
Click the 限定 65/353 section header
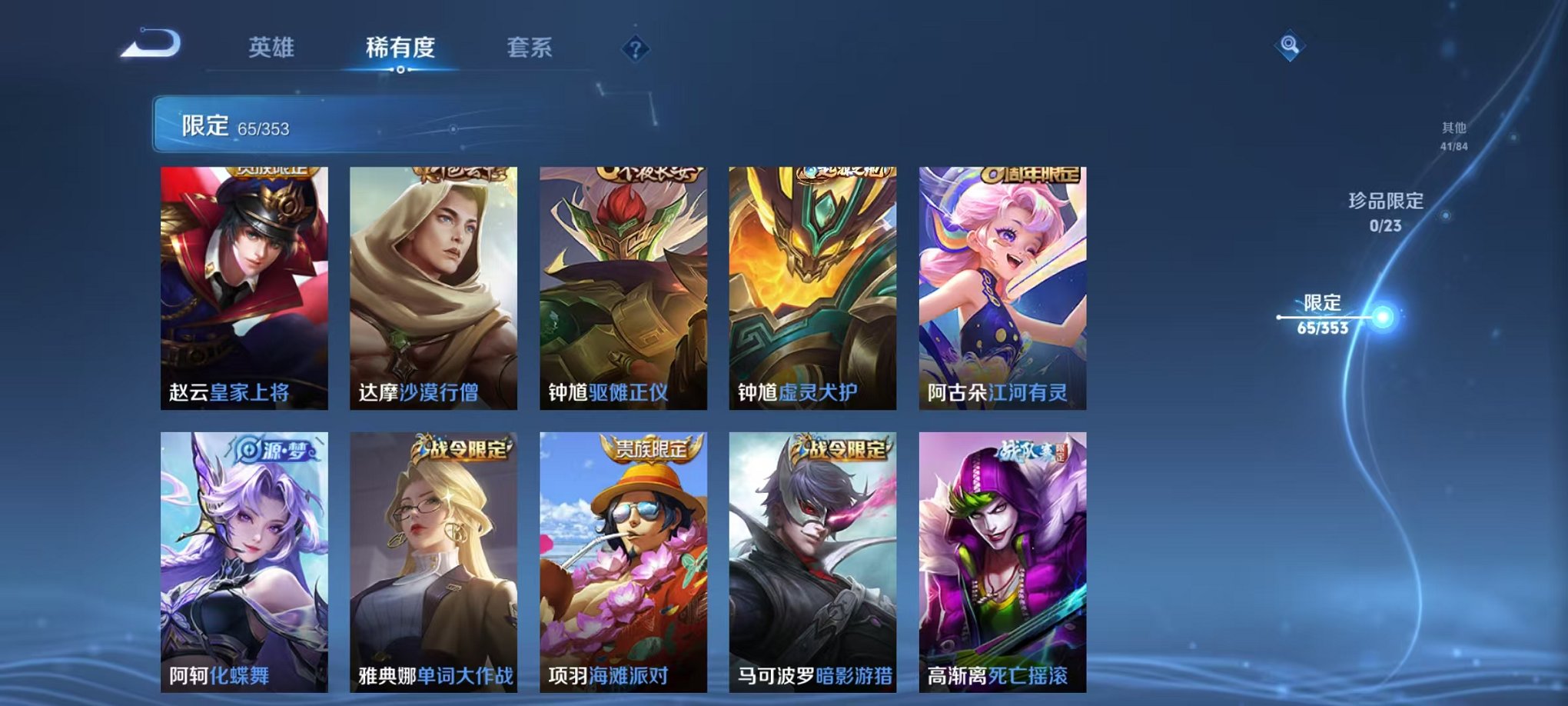[231, 125]
